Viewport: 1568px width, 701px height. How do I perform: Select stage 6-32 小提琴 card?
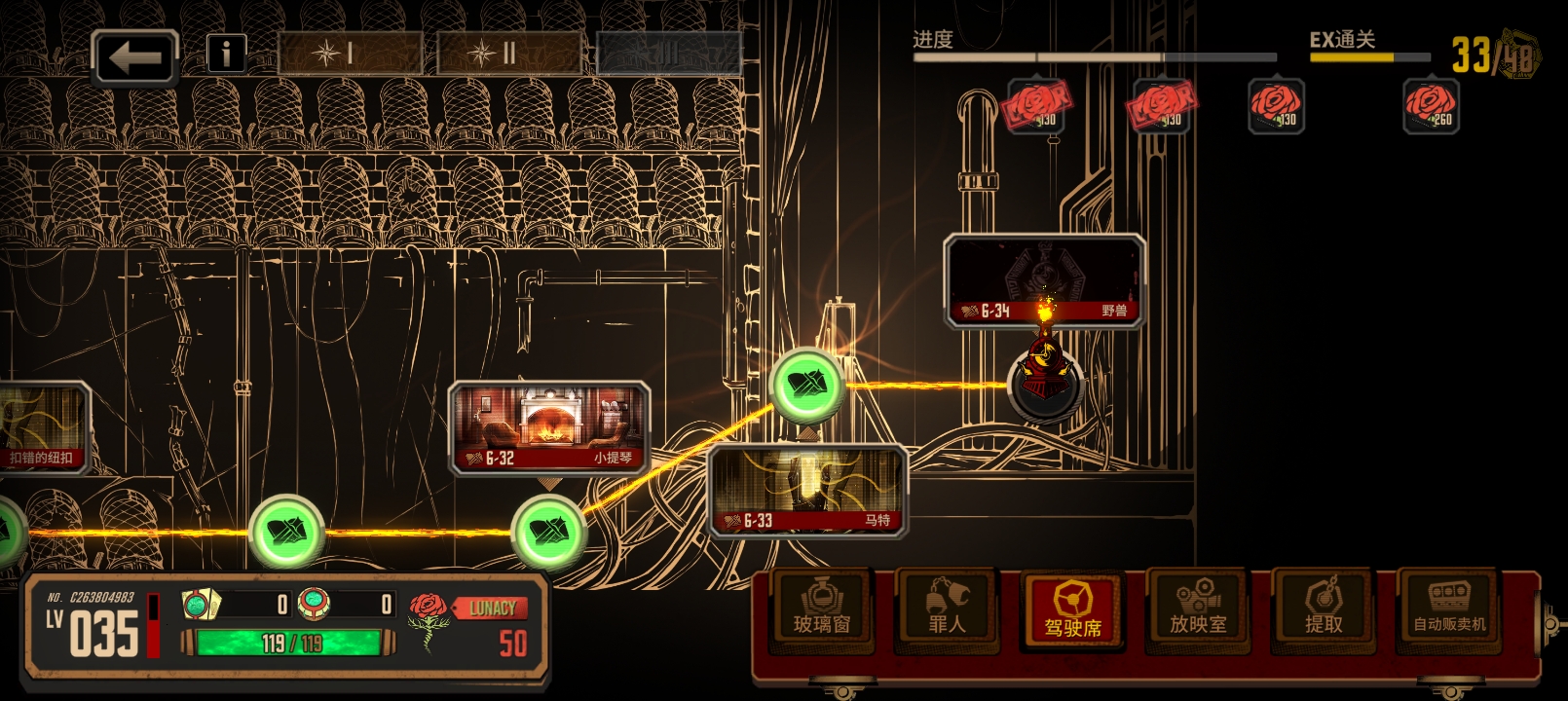point(549,428)
